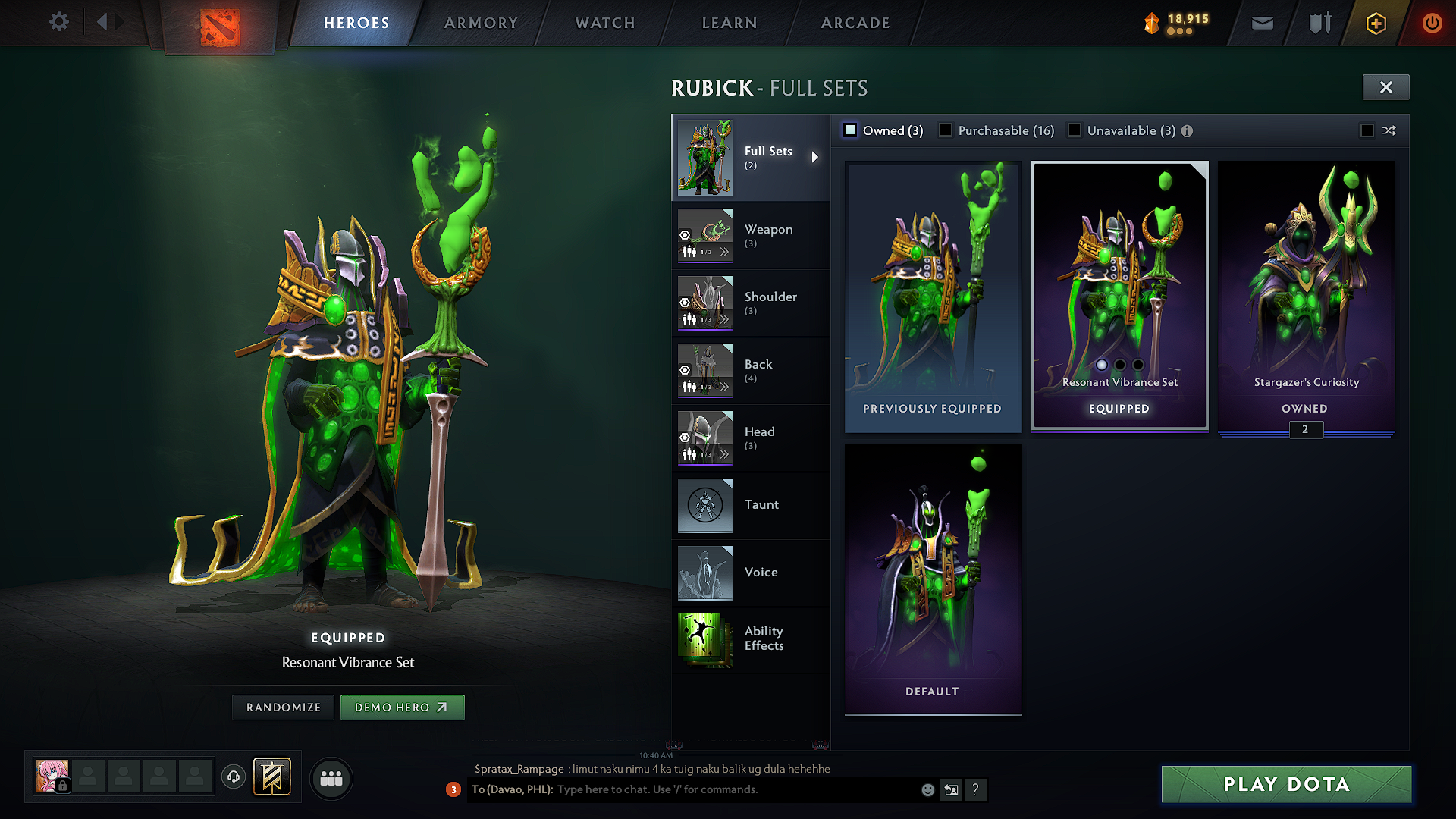The image size is (1456, 819).
Task: Open the group finder people icon
Action: point(331,778)
